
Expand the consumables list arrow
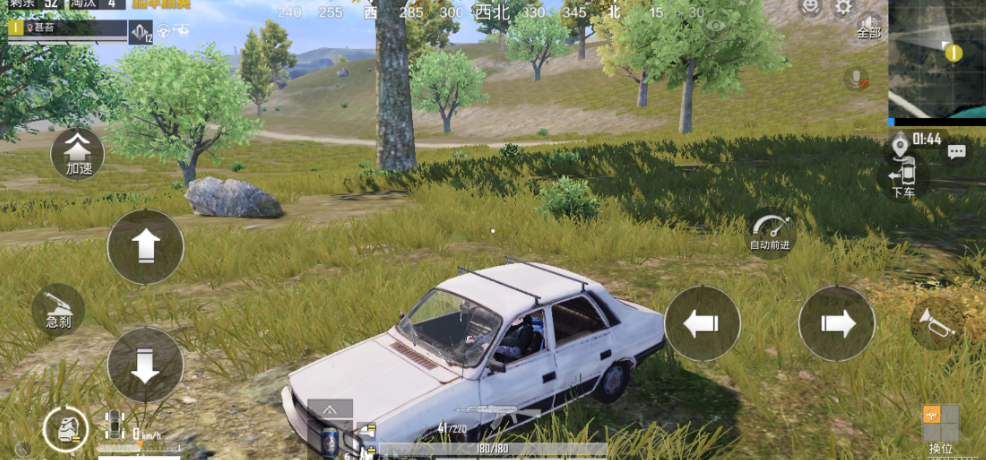pyautogui.click(x=330, y=408)
